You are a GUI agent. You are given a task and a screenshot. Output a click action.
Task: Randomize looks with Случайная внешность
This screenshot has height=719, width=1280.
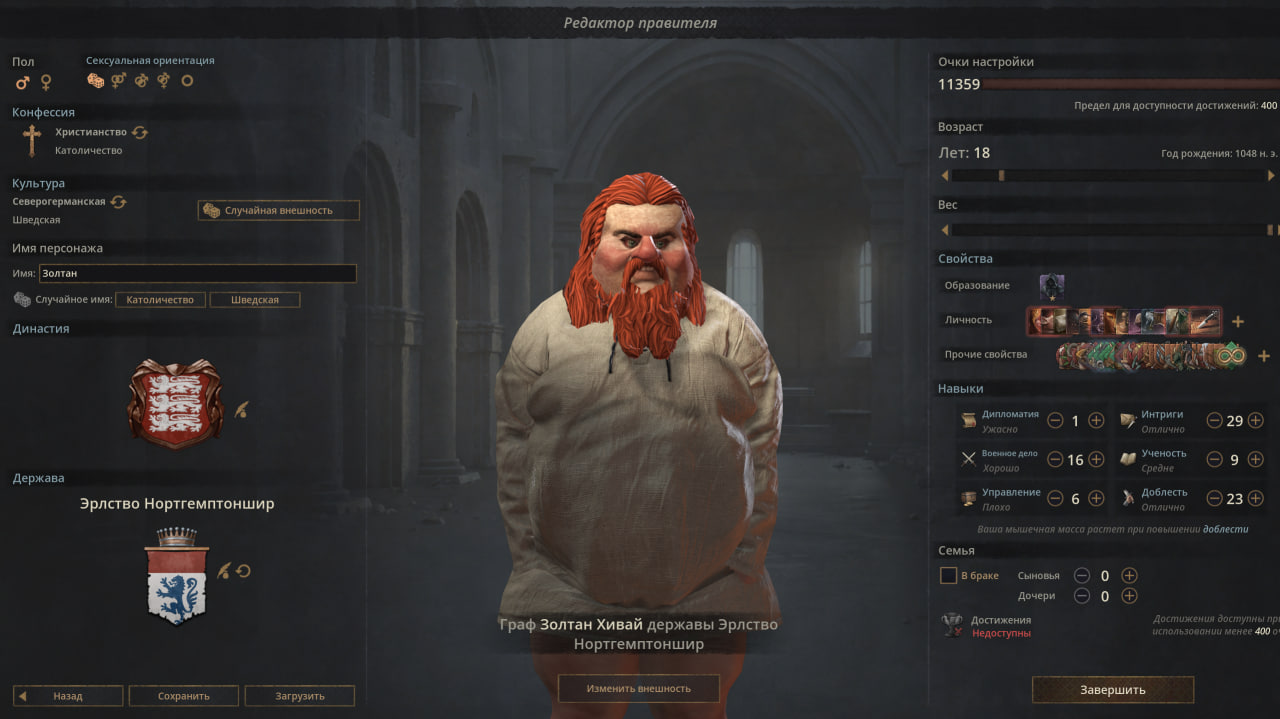point(279,211)
